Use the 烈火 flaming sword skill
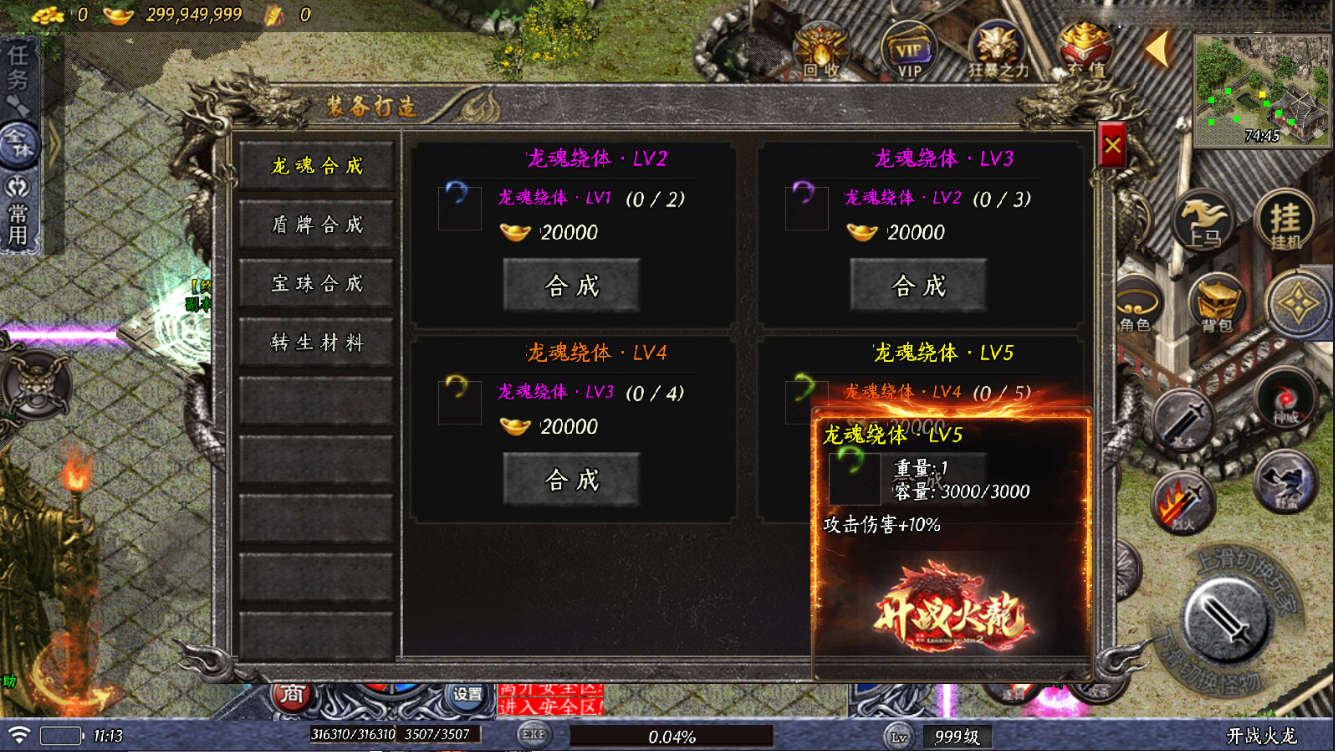The height and width of the screenshot is (752, 1335). coord(1182,501)
